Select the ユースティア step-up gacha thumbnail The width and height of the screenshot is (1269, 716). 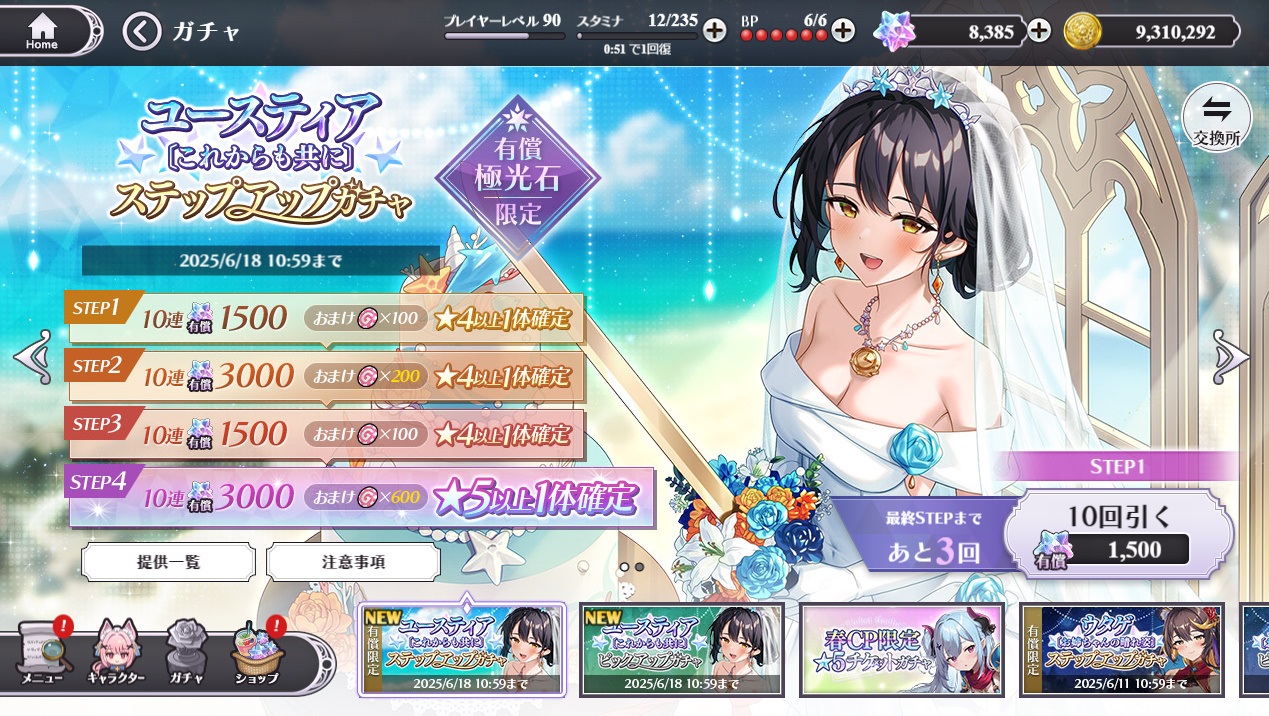[x=462, y=650]
